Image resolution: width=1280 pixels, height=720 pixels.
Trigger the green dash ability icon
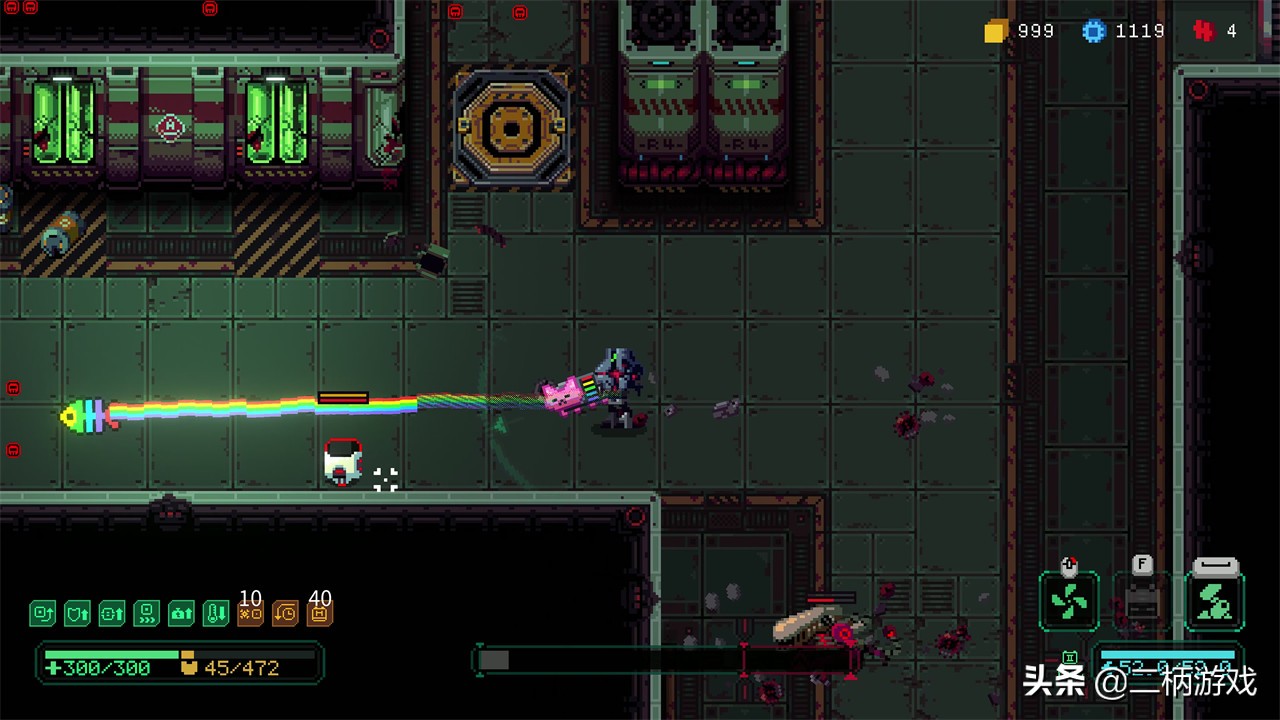tap(1215, 602)
